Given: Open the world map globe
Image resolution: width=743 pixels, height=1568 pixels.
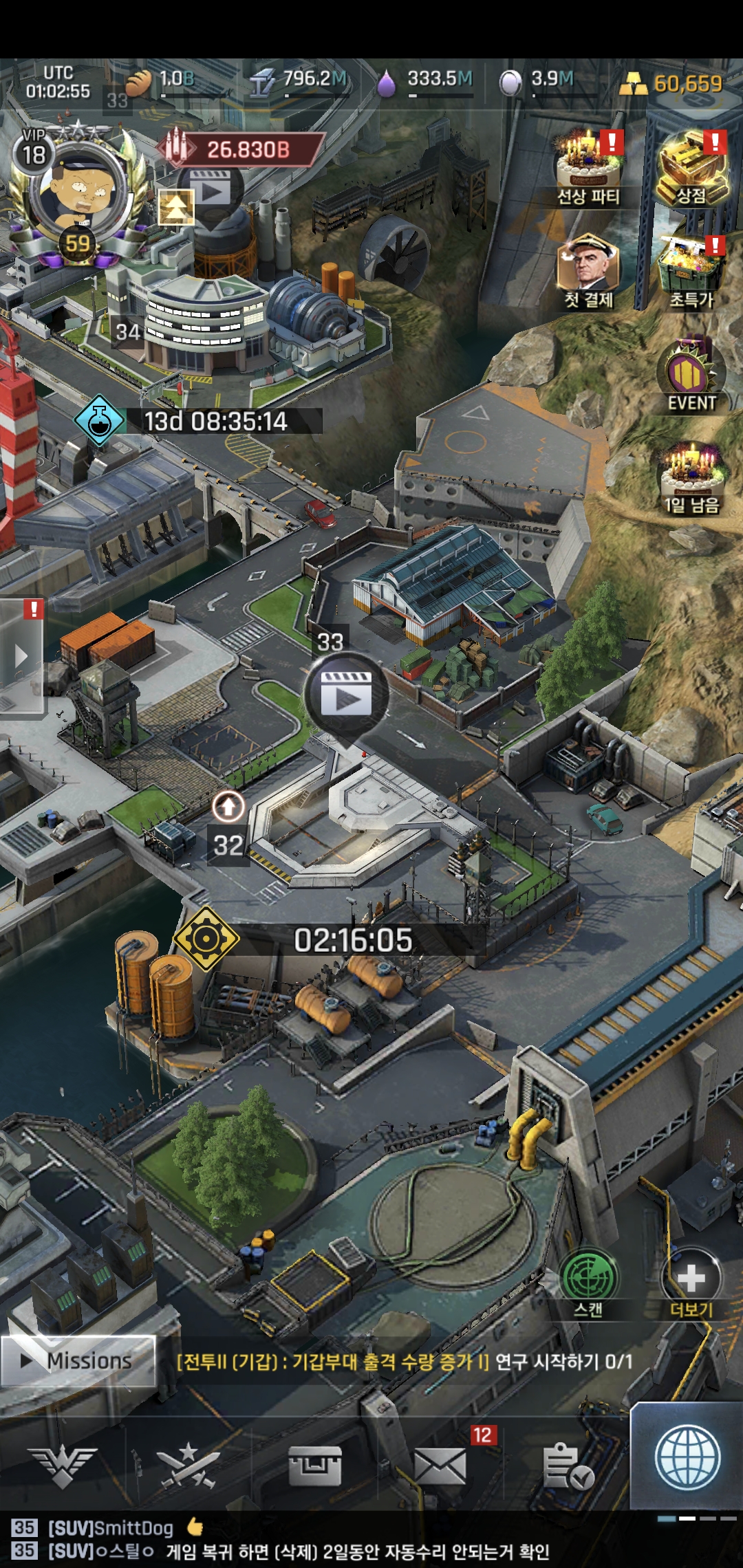Looking at the screenshot, I should (x=687, y=1458).
